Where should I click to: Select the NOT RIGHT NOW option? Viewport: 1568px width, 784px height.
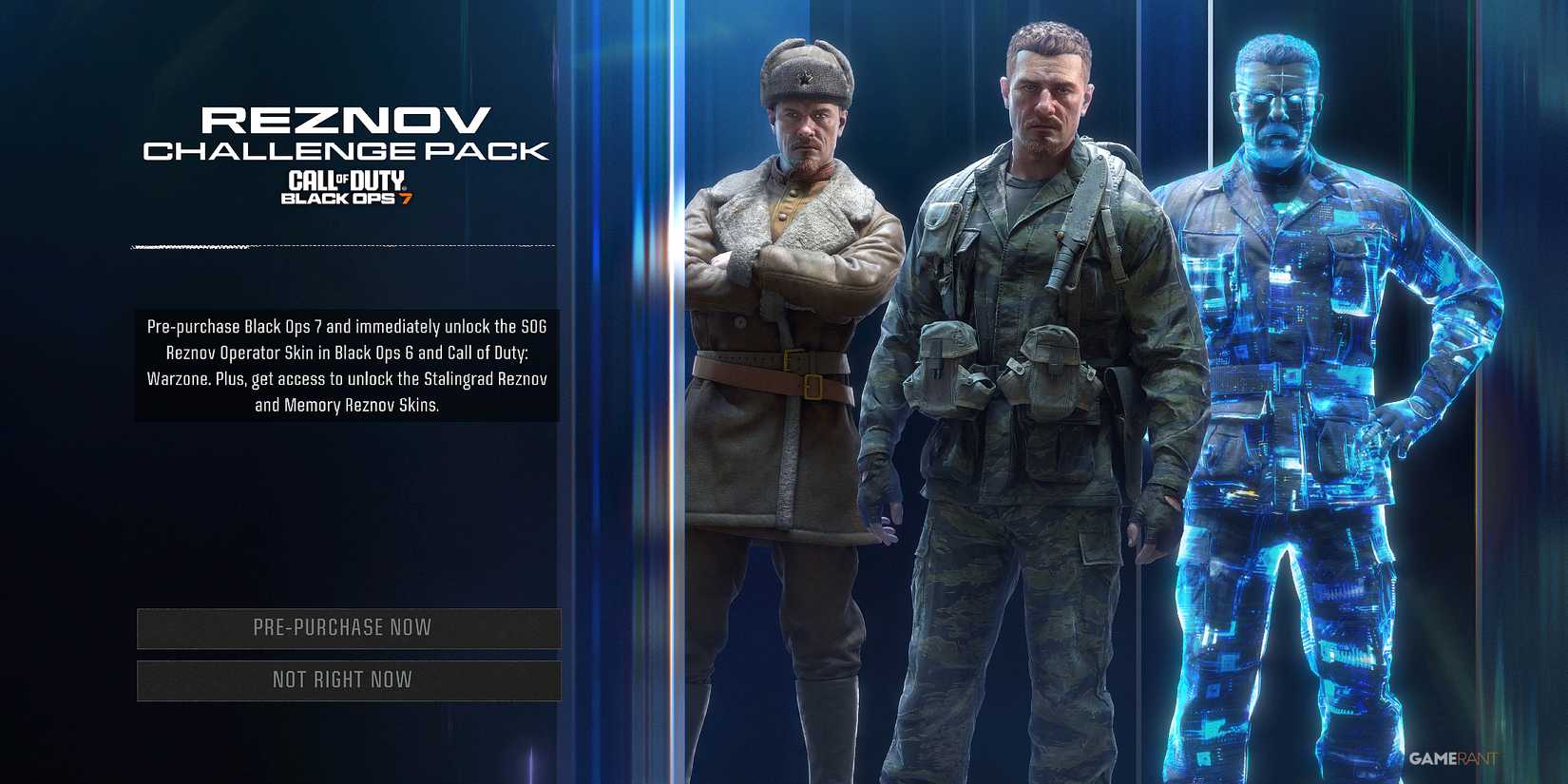(x=348, y=679)
